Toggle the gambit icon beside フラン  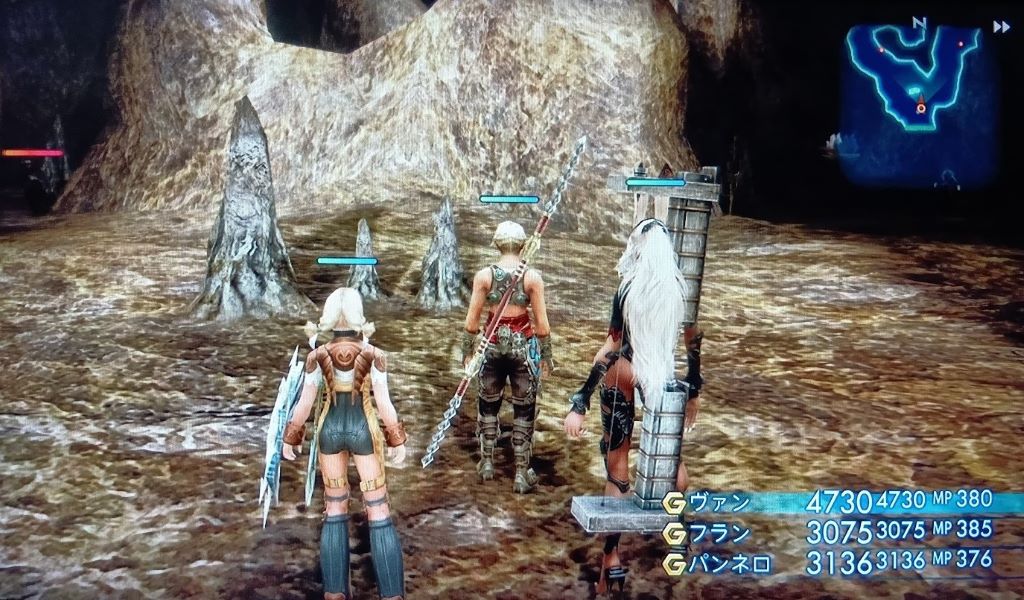coord(674,533)
